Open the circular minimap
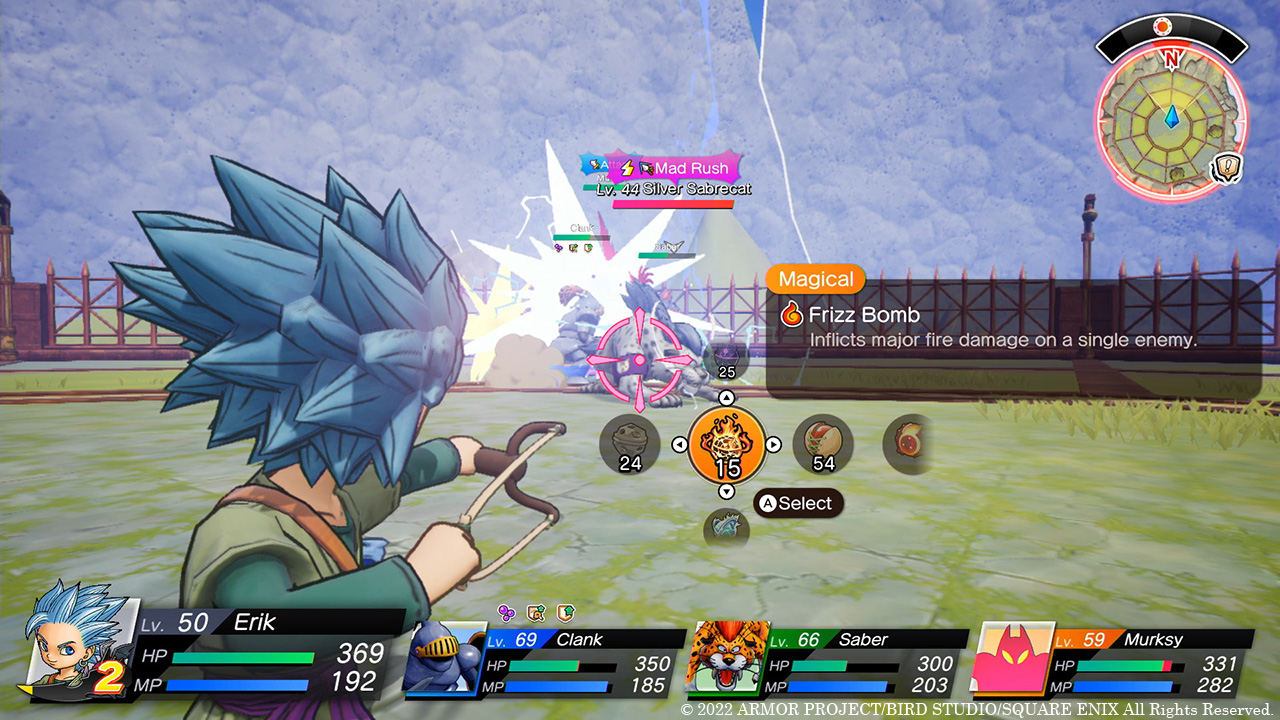 (1170, 119)
